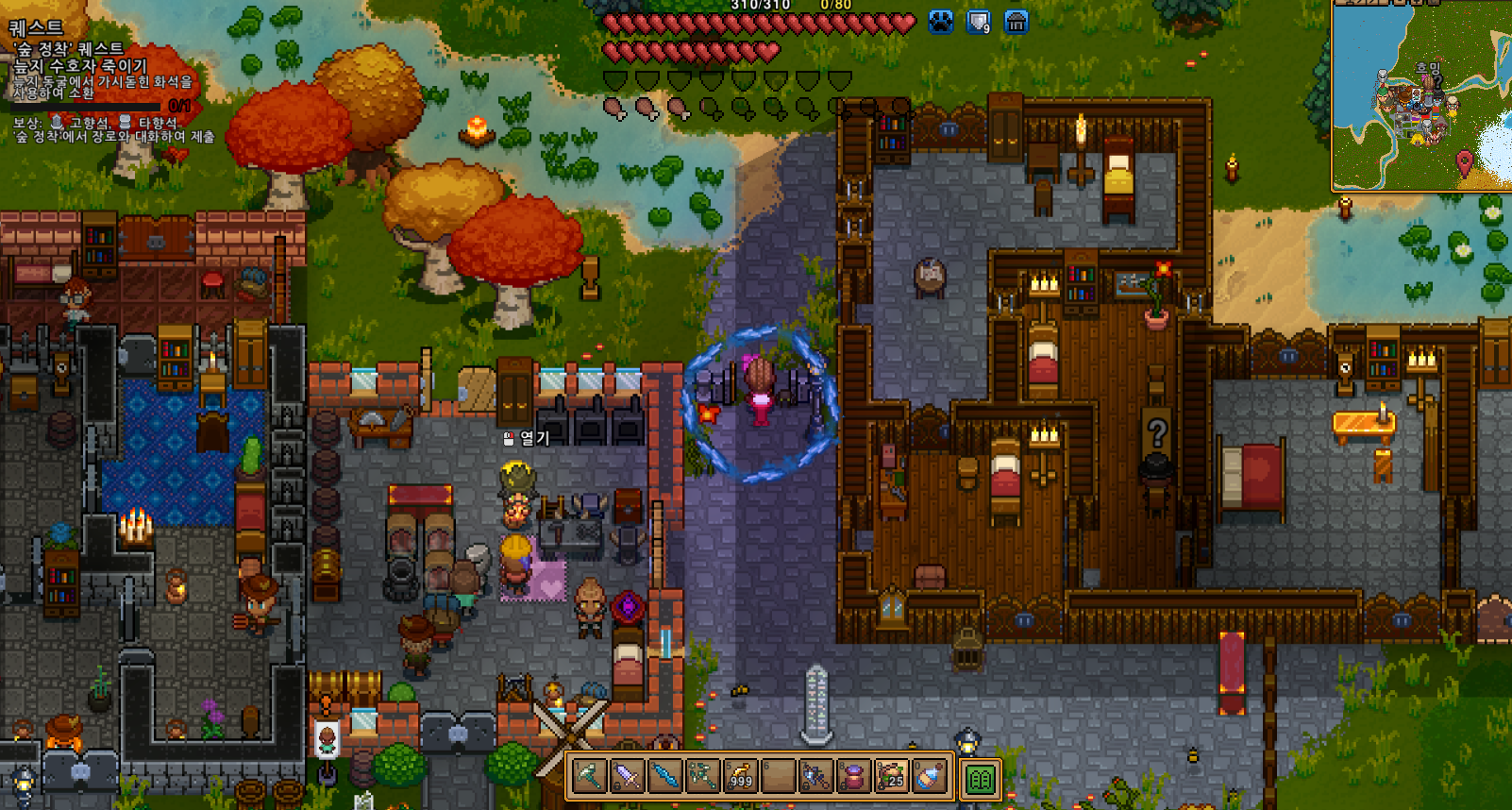
Task: Click the paw print buff icon
Action: [941, 22]
